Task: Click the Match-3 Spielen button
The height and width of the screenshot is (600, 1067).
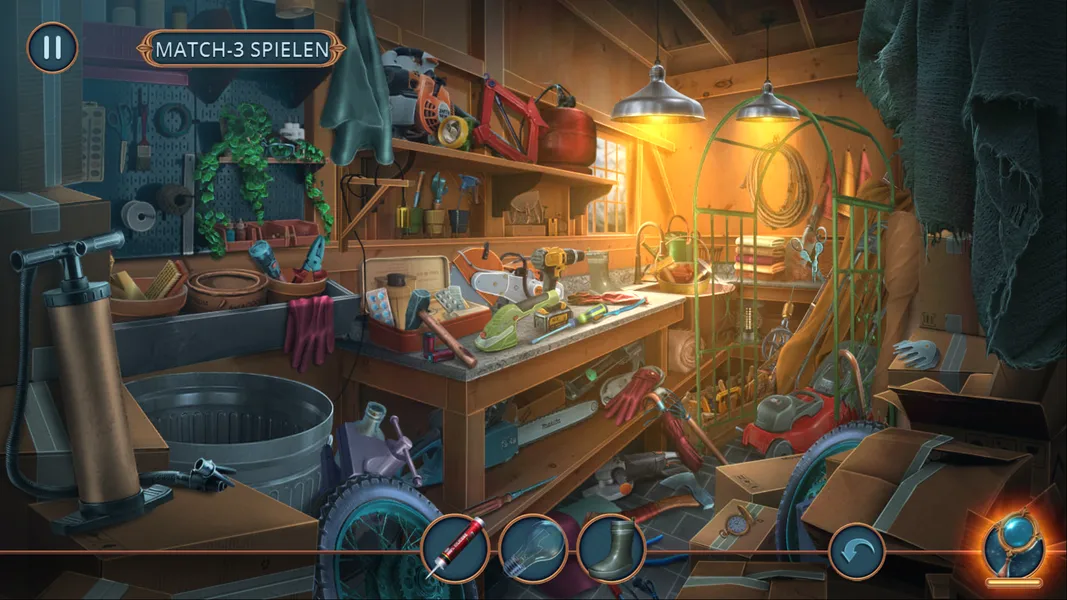Action: pos(243,48)
